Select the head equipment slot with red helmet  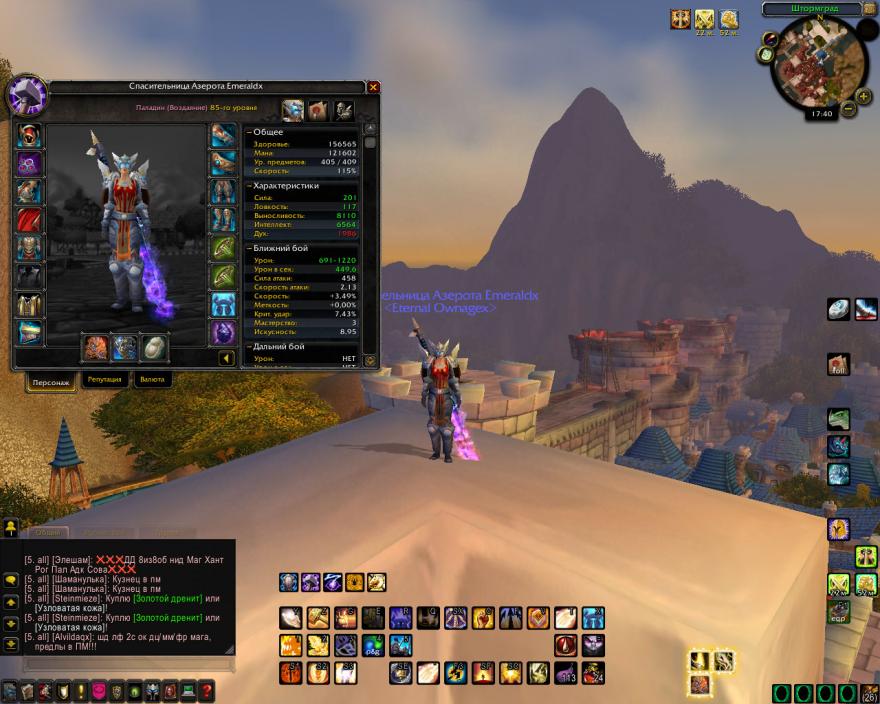(30, 135)
